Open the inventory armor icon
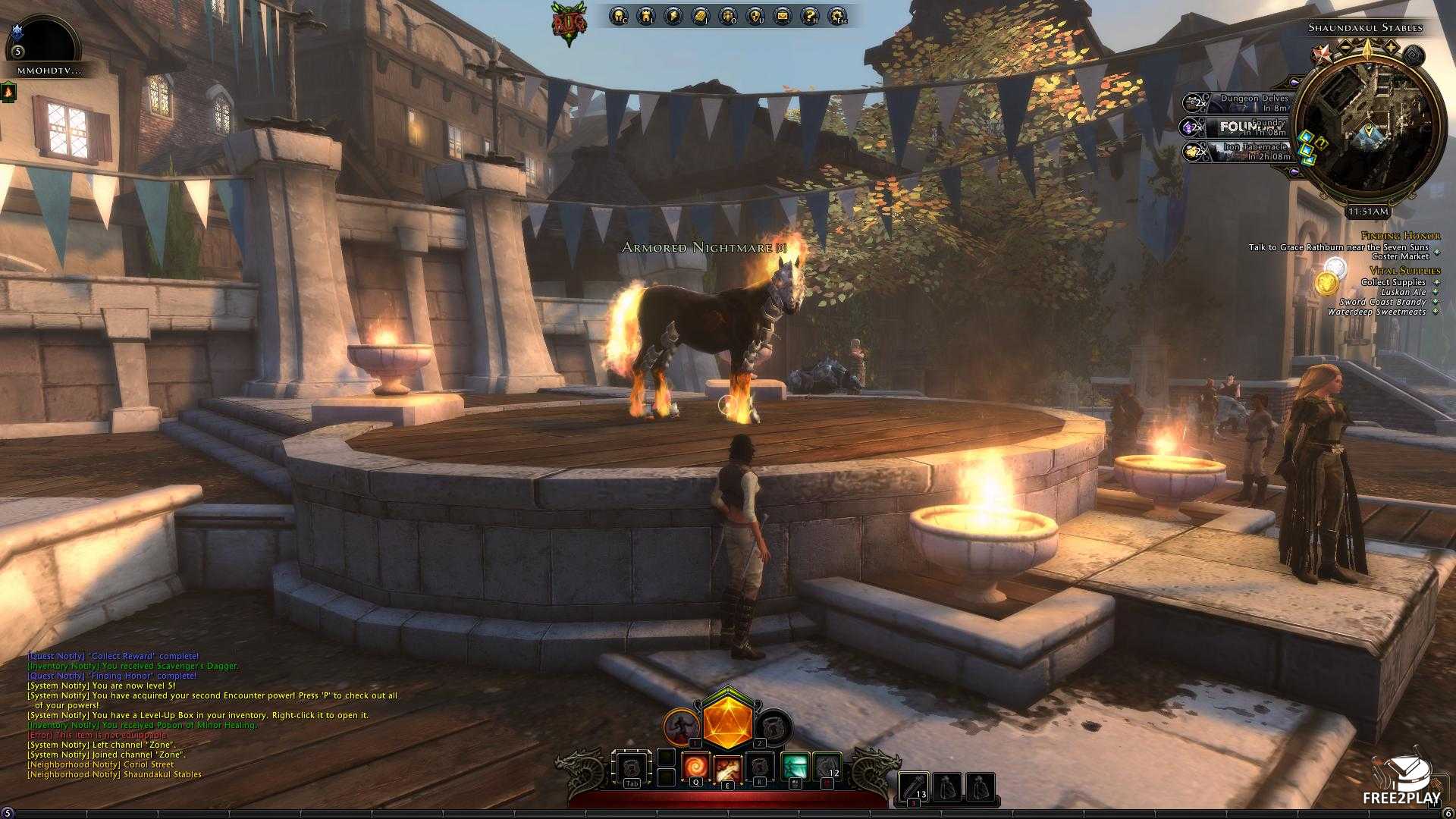 pyautogui.click(x=646, y=16)
